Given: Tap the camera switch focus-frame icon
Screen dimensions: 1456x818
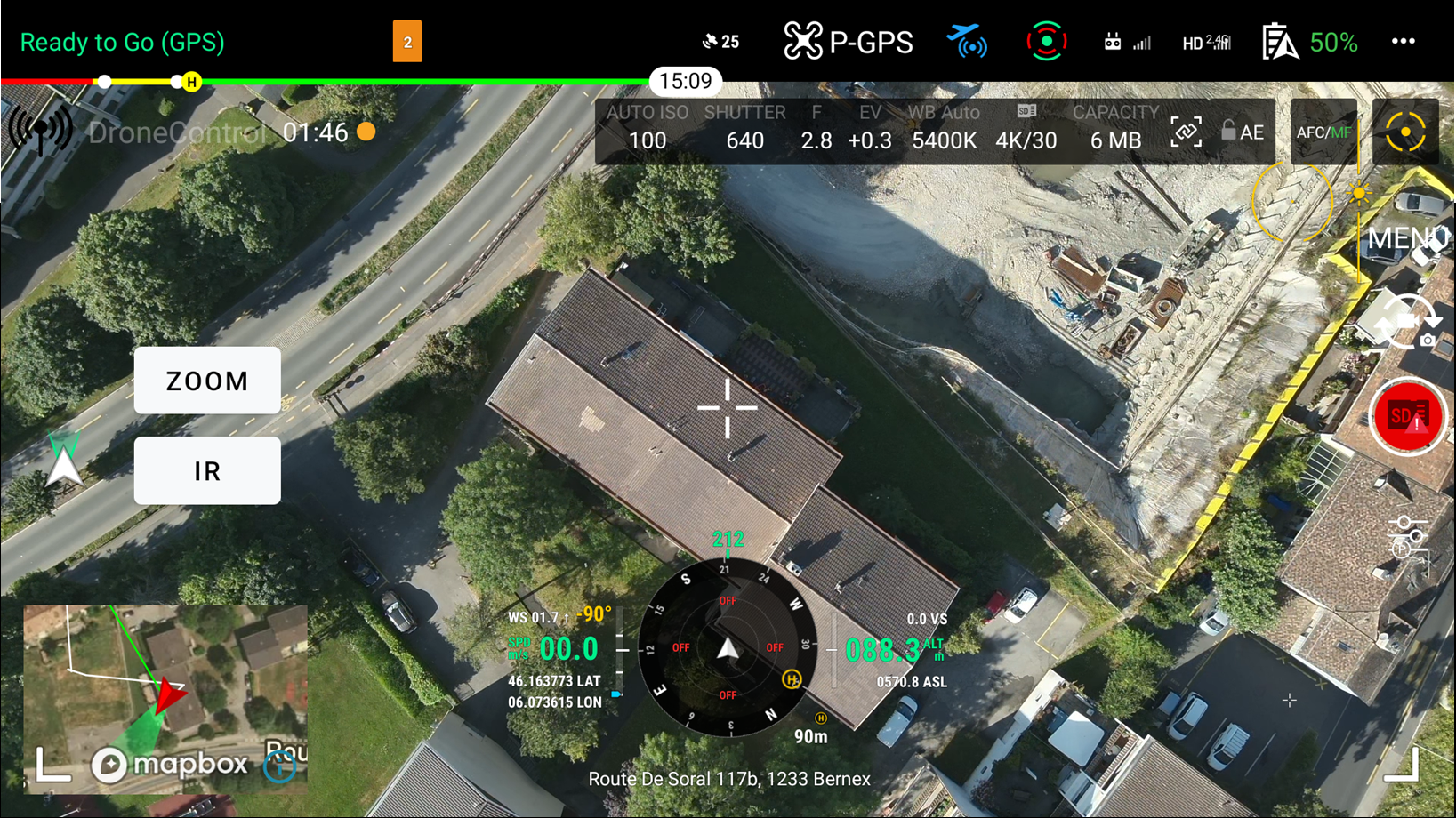Looking at the screenshot, I should pos(1186,132).
